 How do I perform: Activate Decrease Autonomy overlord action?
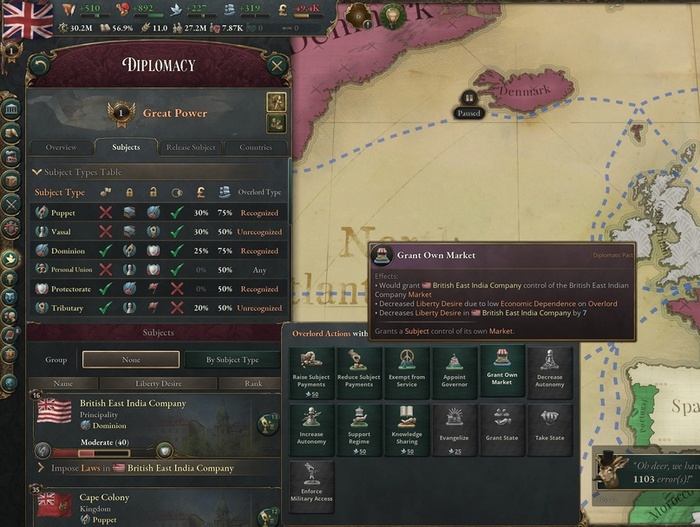pyautogui.click(x=549, y=373)
